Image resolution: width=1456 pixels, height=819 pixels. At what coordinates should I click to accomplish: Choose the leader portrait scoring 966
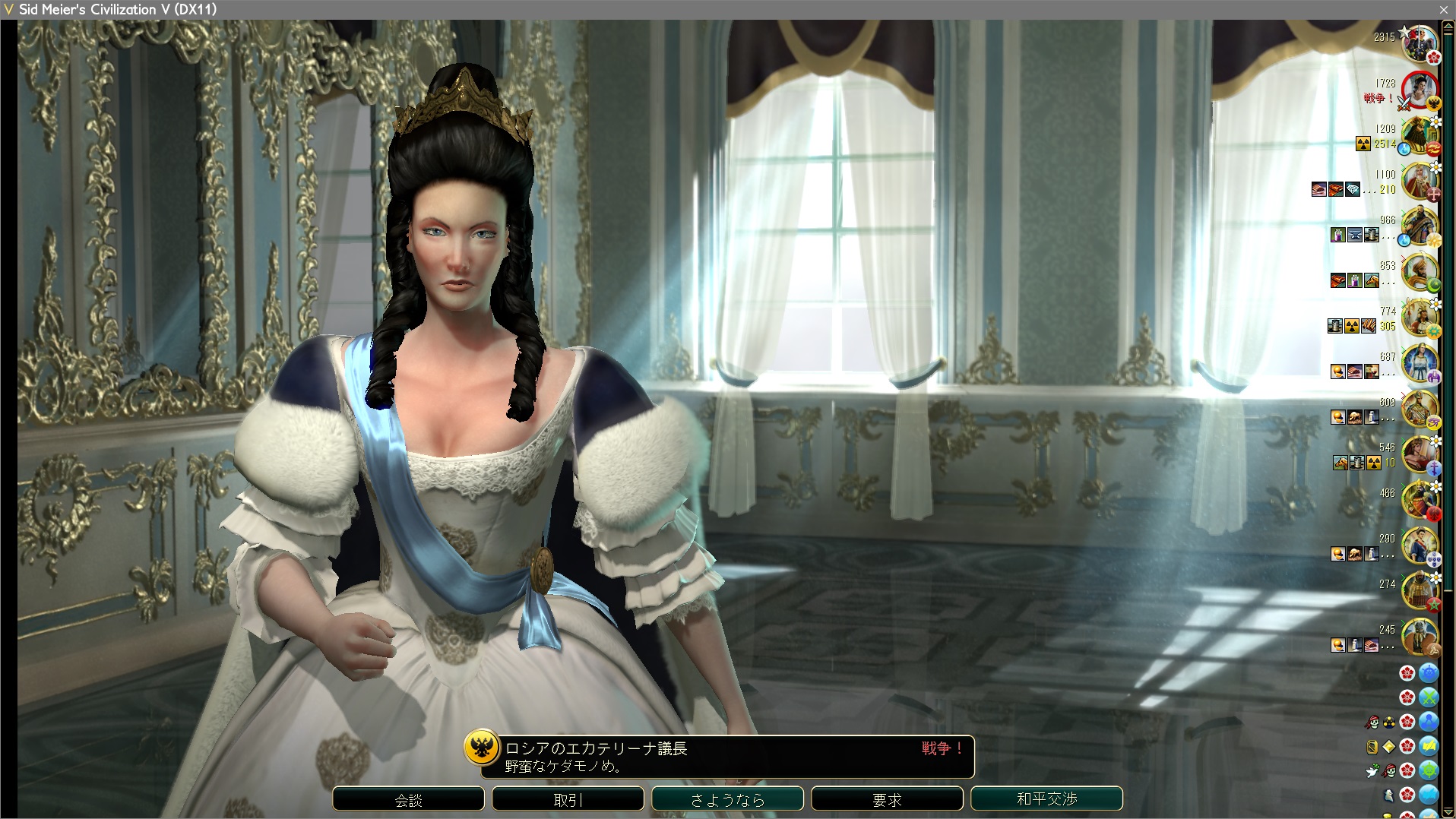[1418, 226]
